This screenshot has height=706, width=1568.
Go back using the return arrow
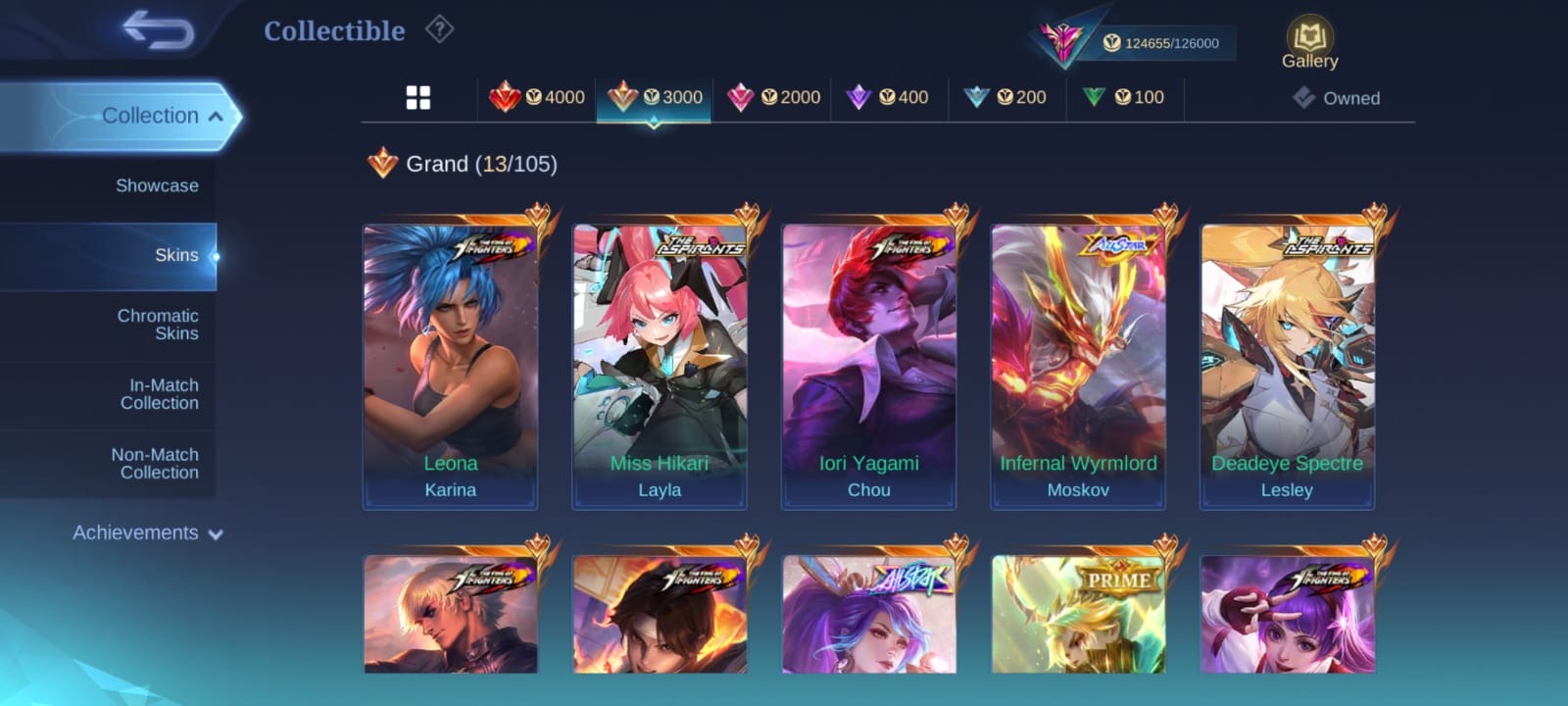coord(158,30)
